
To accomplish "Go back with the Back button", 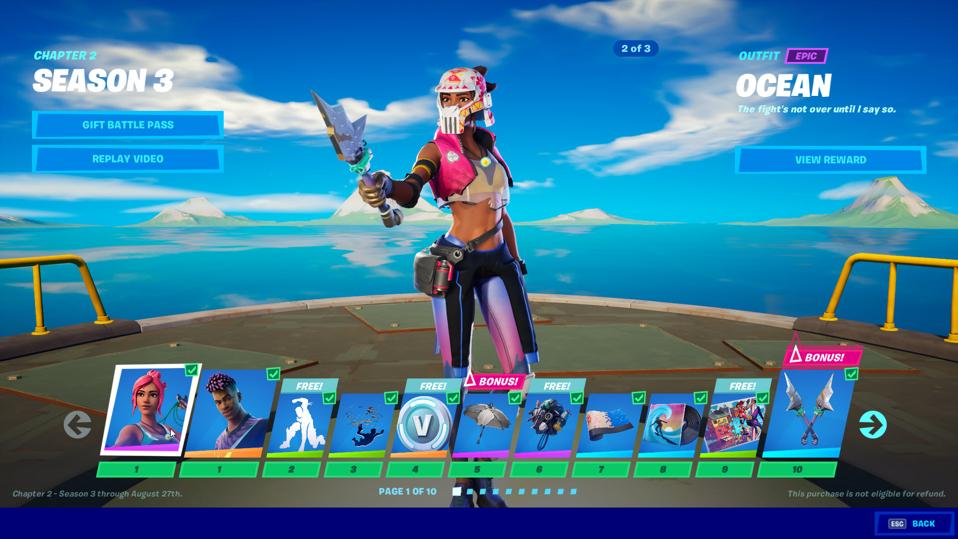I will [914, 523].
